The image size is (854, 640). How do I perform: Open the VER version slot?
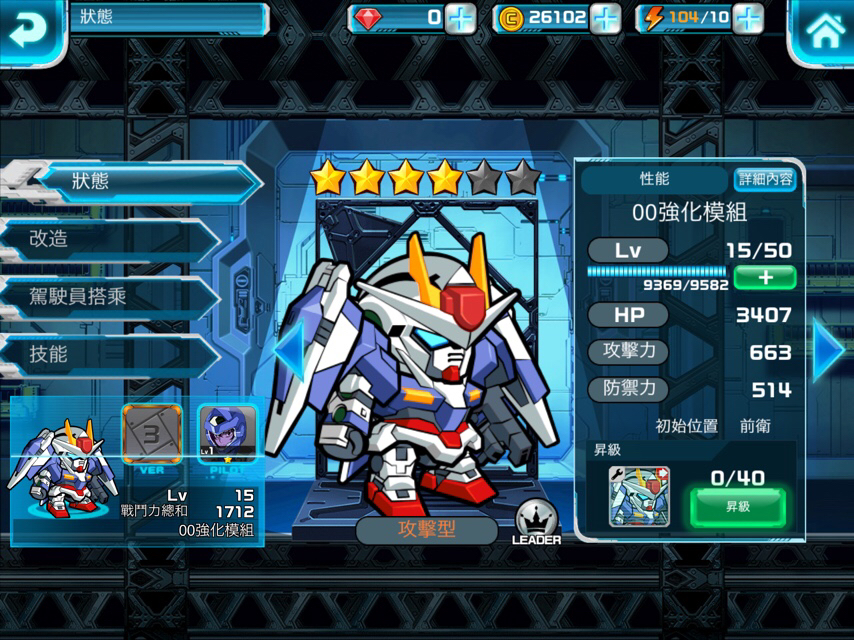[152, 433]
